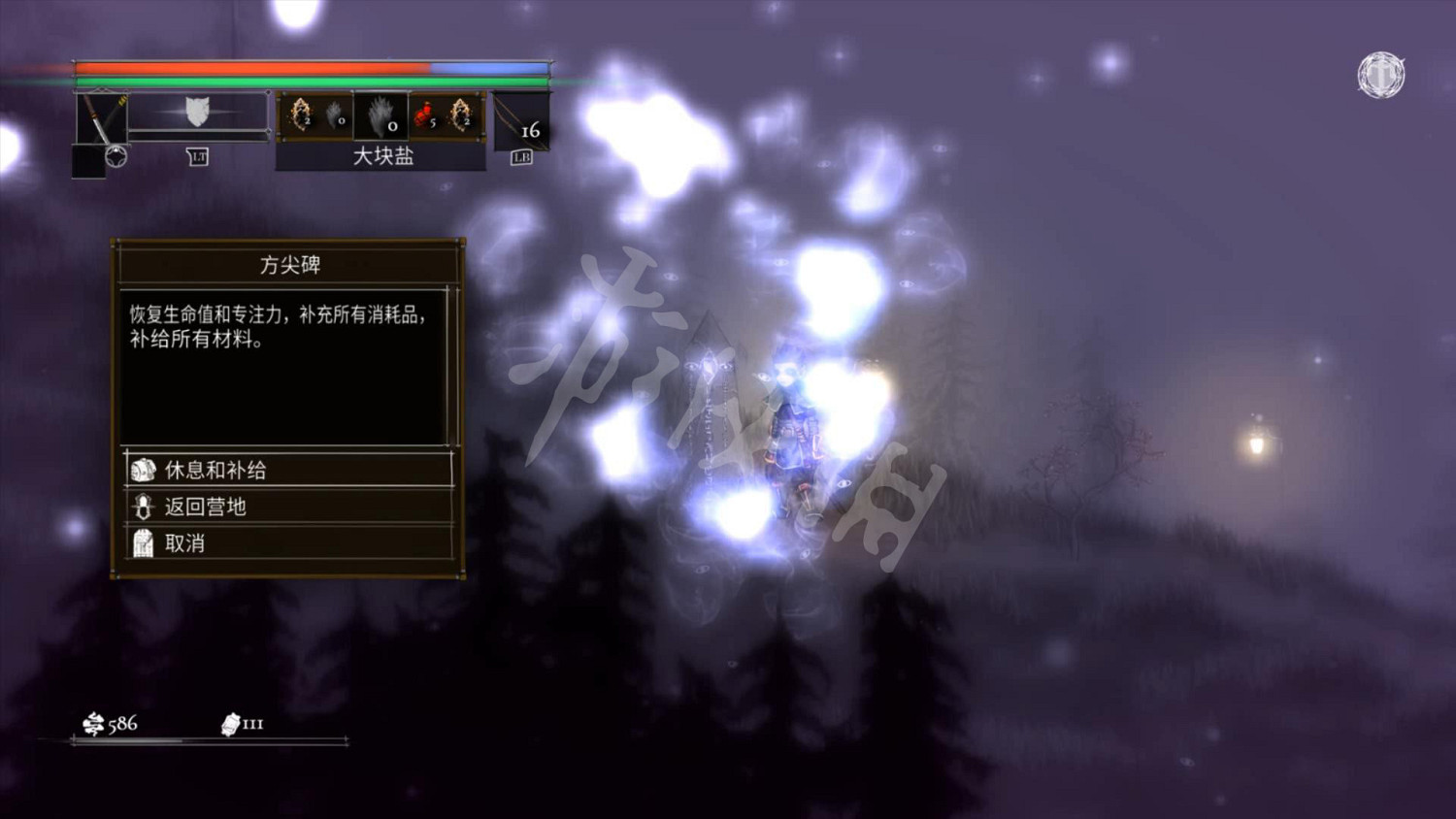
Task: Click the directional pad icon below the weapon slot
Action: [116, 155]
